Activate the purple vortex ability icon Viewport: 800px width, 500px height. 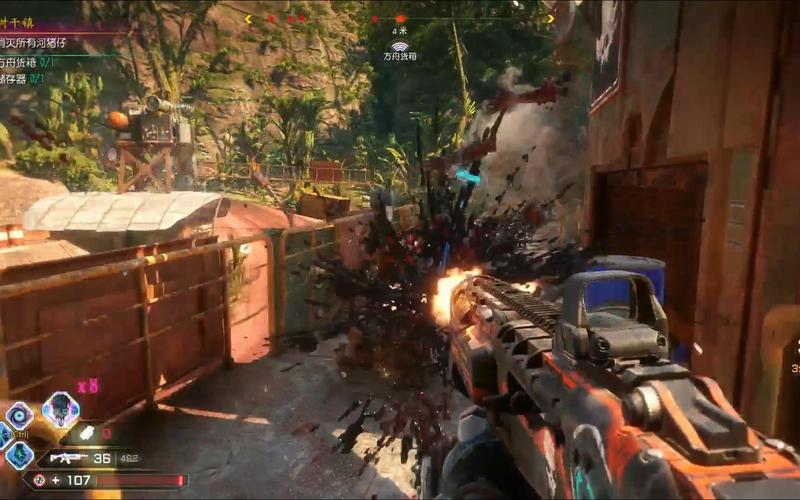point(19,415)
